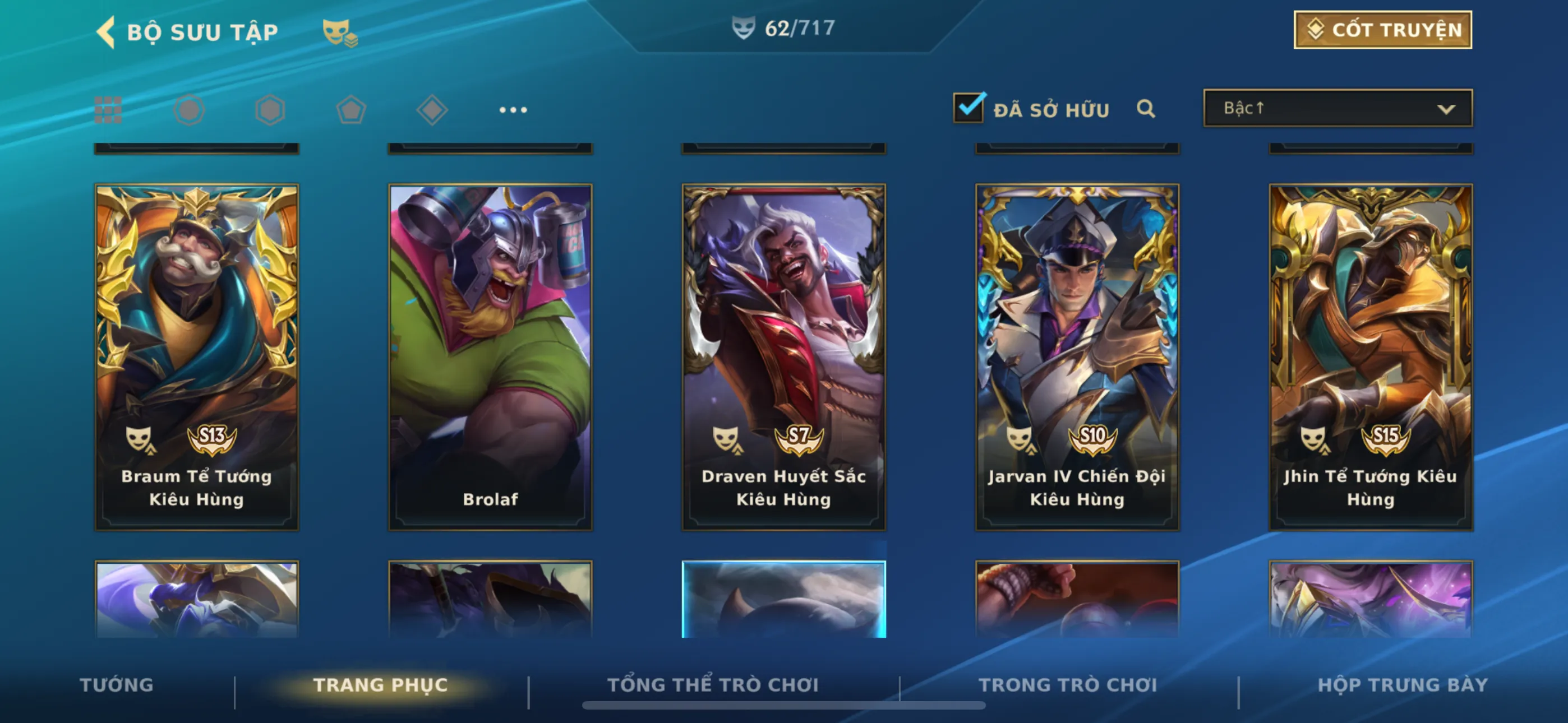Pick the Jarvan IV Chiến Đội skin

coord(1077,356)
